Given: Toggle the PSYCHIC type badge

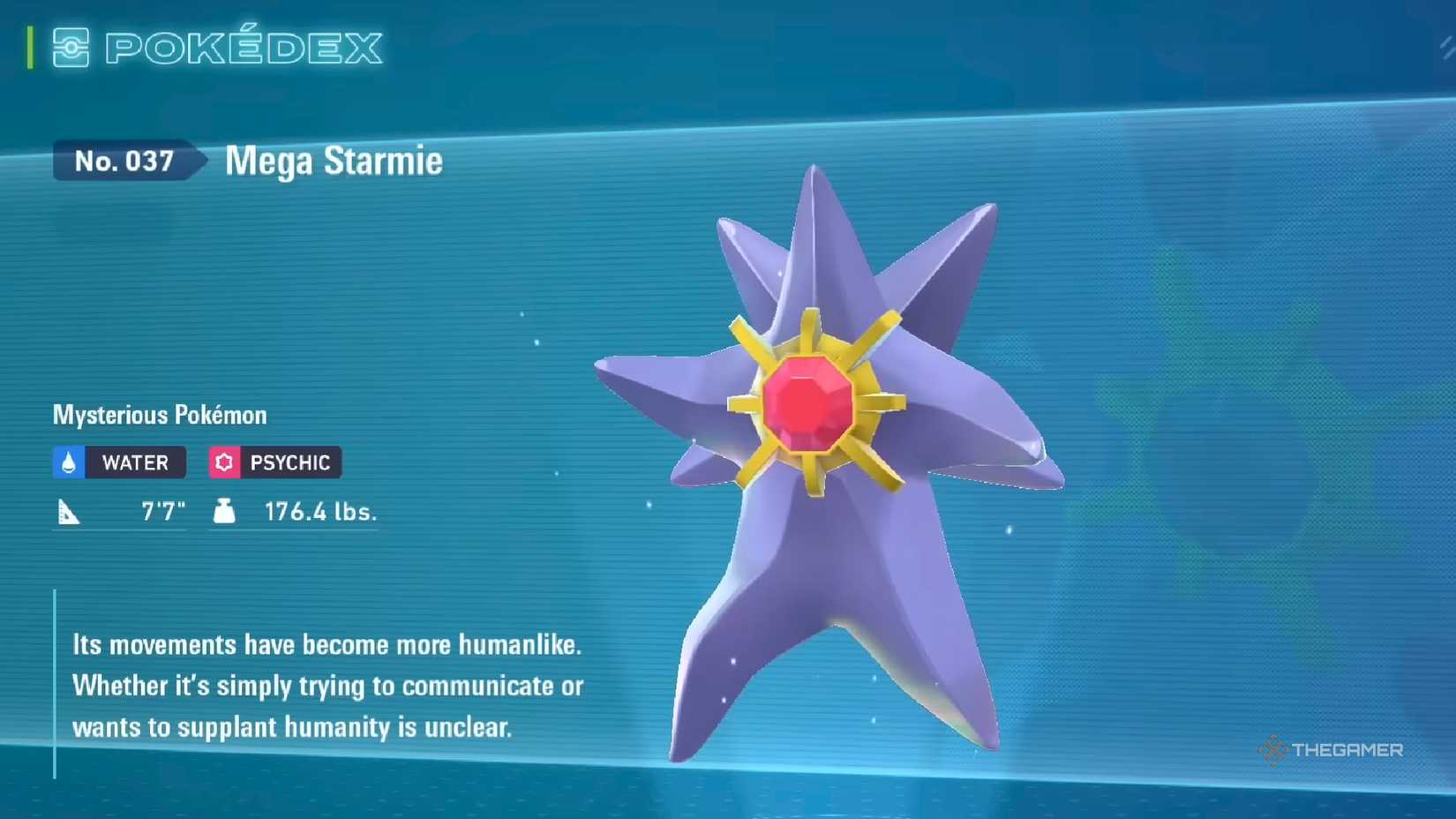Looking at the screenshot, I should pyautogui.click(x=274, y=462).
